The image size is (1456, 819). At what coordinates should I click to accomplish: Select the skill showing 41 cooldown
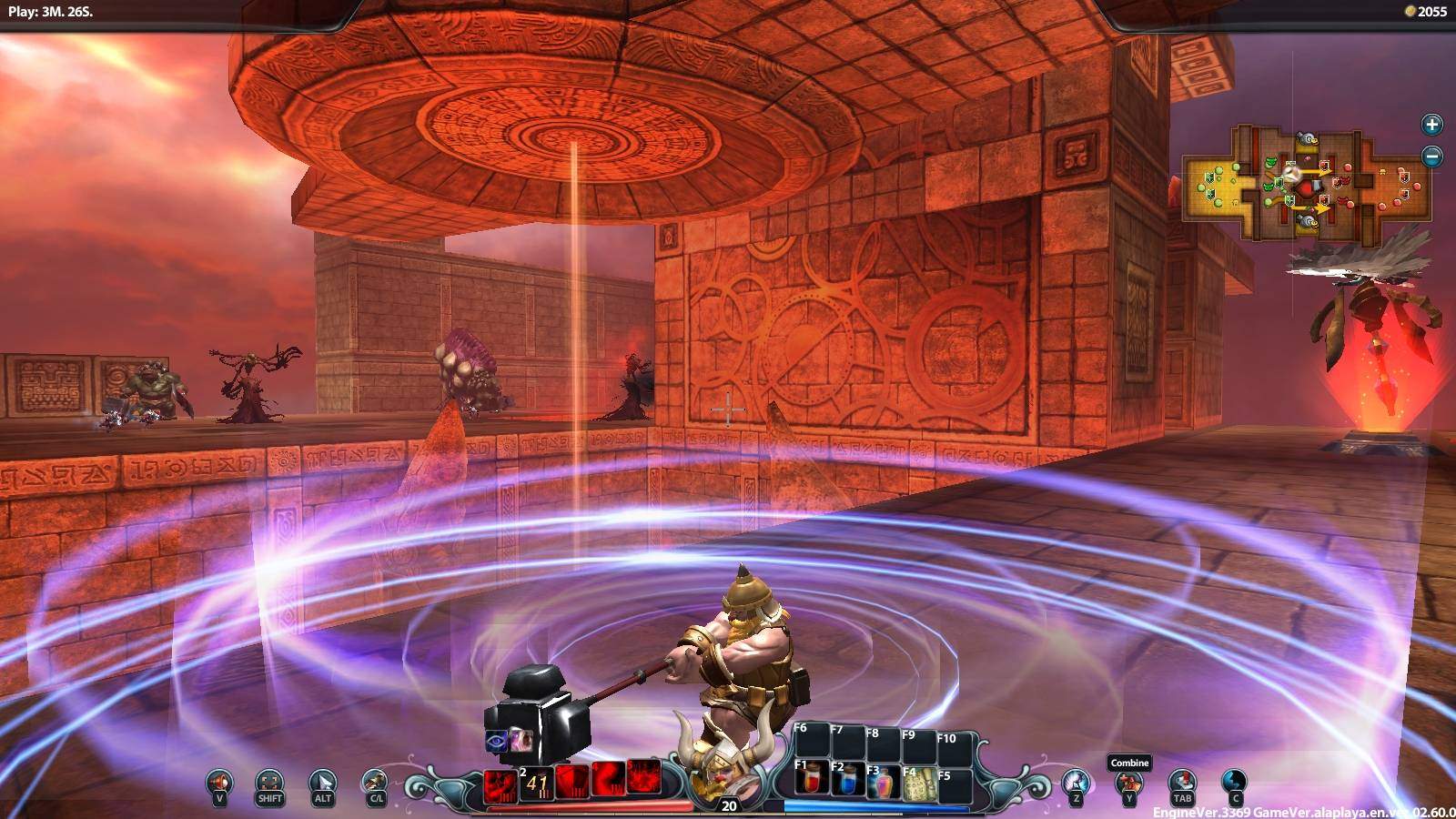[x=536, y=783]
